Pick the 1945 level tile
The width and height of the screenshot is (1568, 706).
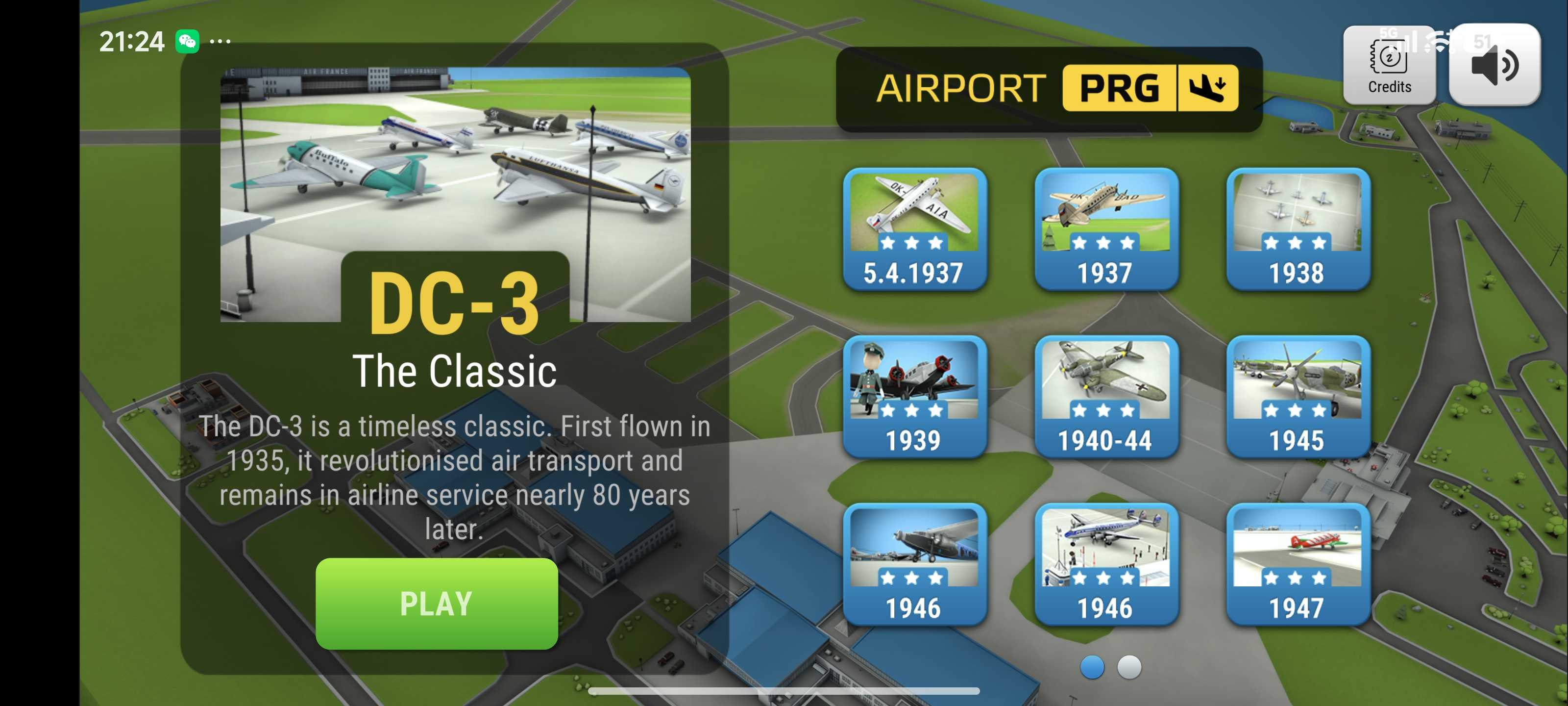[1298, 397]
